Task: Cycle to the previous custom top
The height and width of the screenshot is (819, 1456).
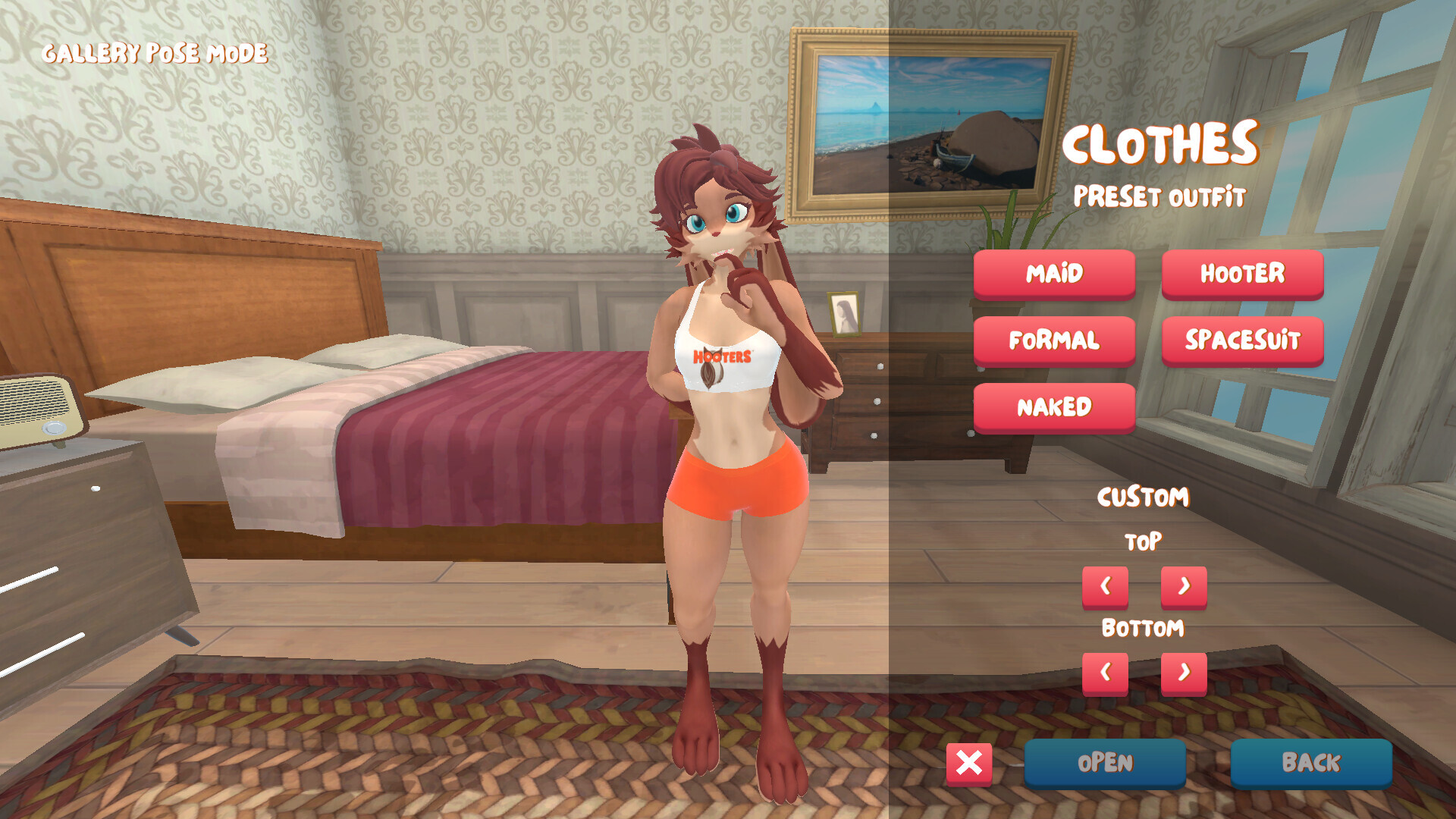Action: [1105, 586]
